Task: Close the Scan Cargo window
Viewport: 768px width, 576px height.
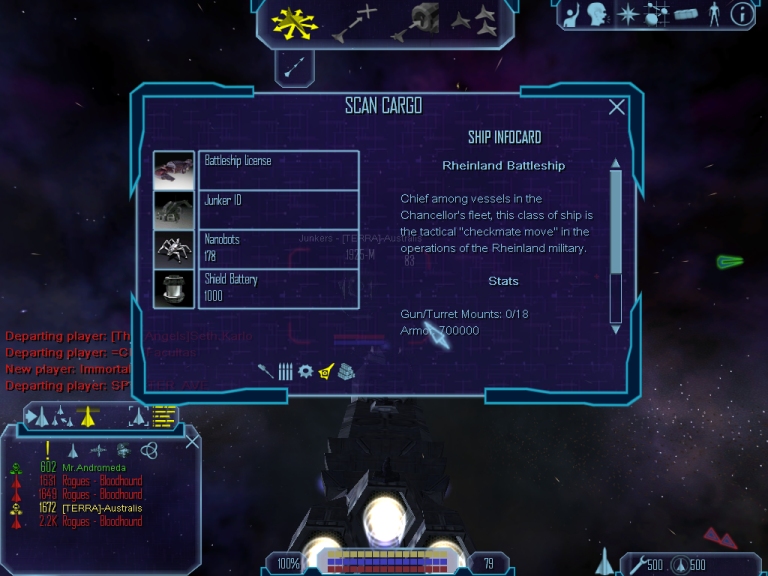Action: point(617,108)
